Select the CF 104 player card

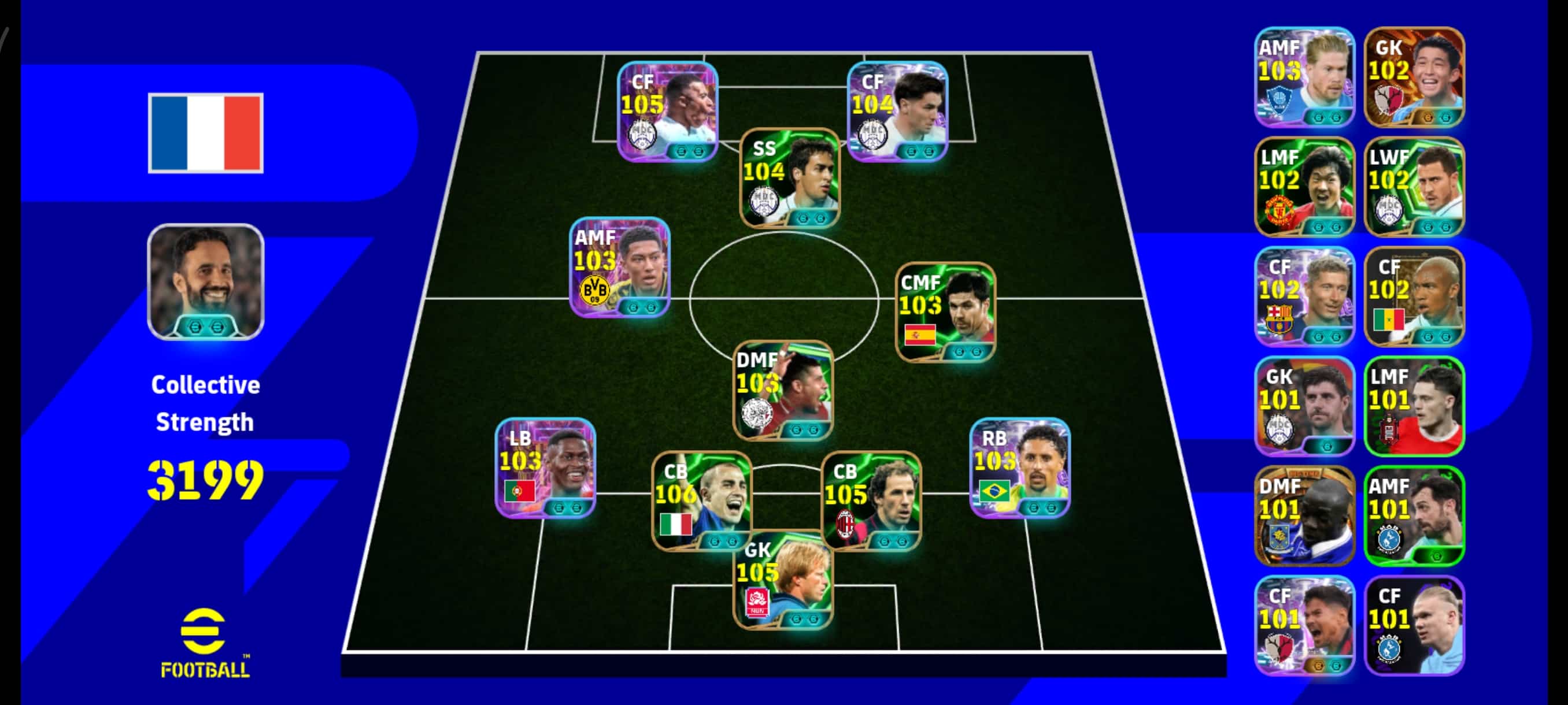click(x=898, y=112)
